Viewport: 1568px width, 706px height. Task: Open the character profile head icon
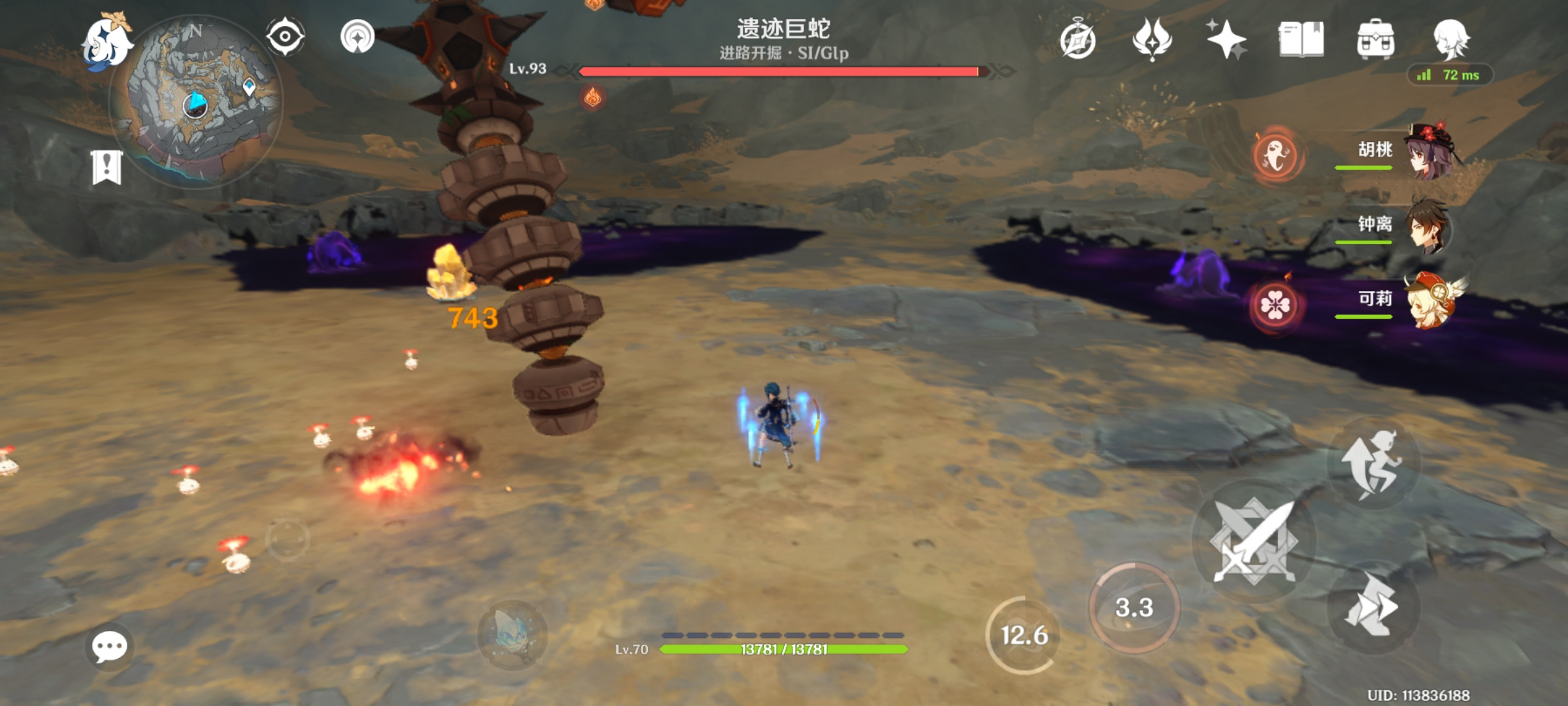click(x=1451, y=39)
